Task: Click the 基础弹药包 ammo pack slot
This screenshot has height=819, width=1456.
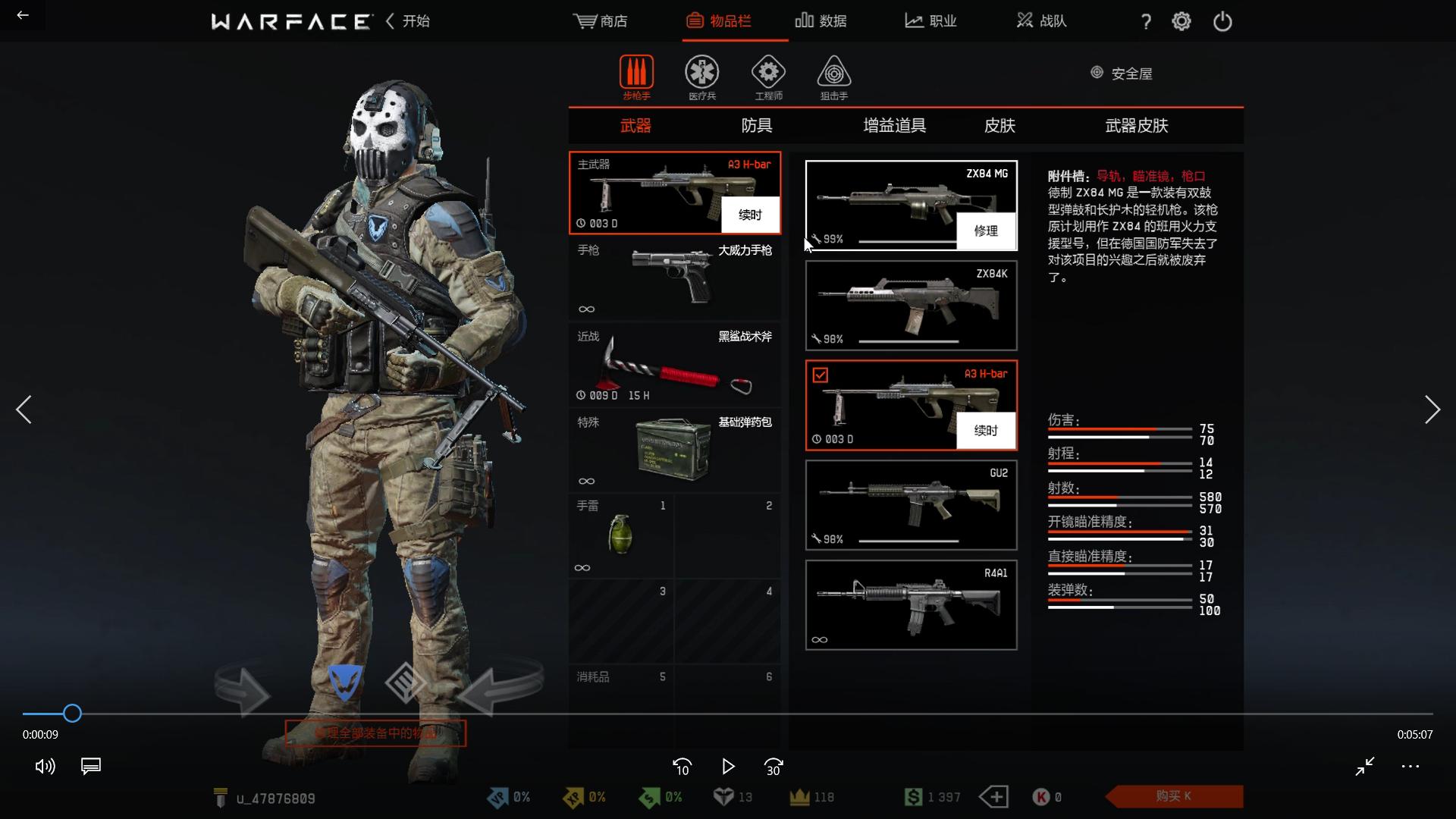Action: pos(674,451)
